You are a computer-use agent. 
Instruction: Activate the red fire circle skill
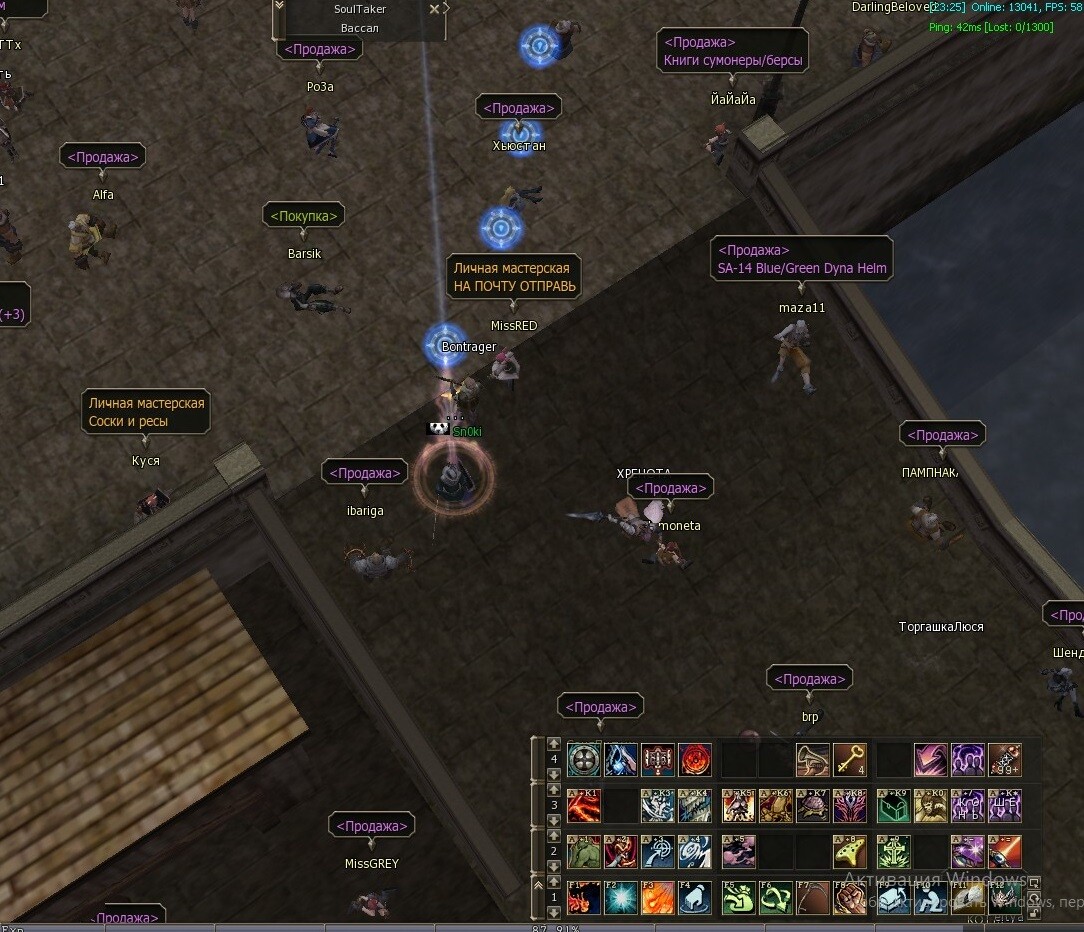tap(694, 760)
